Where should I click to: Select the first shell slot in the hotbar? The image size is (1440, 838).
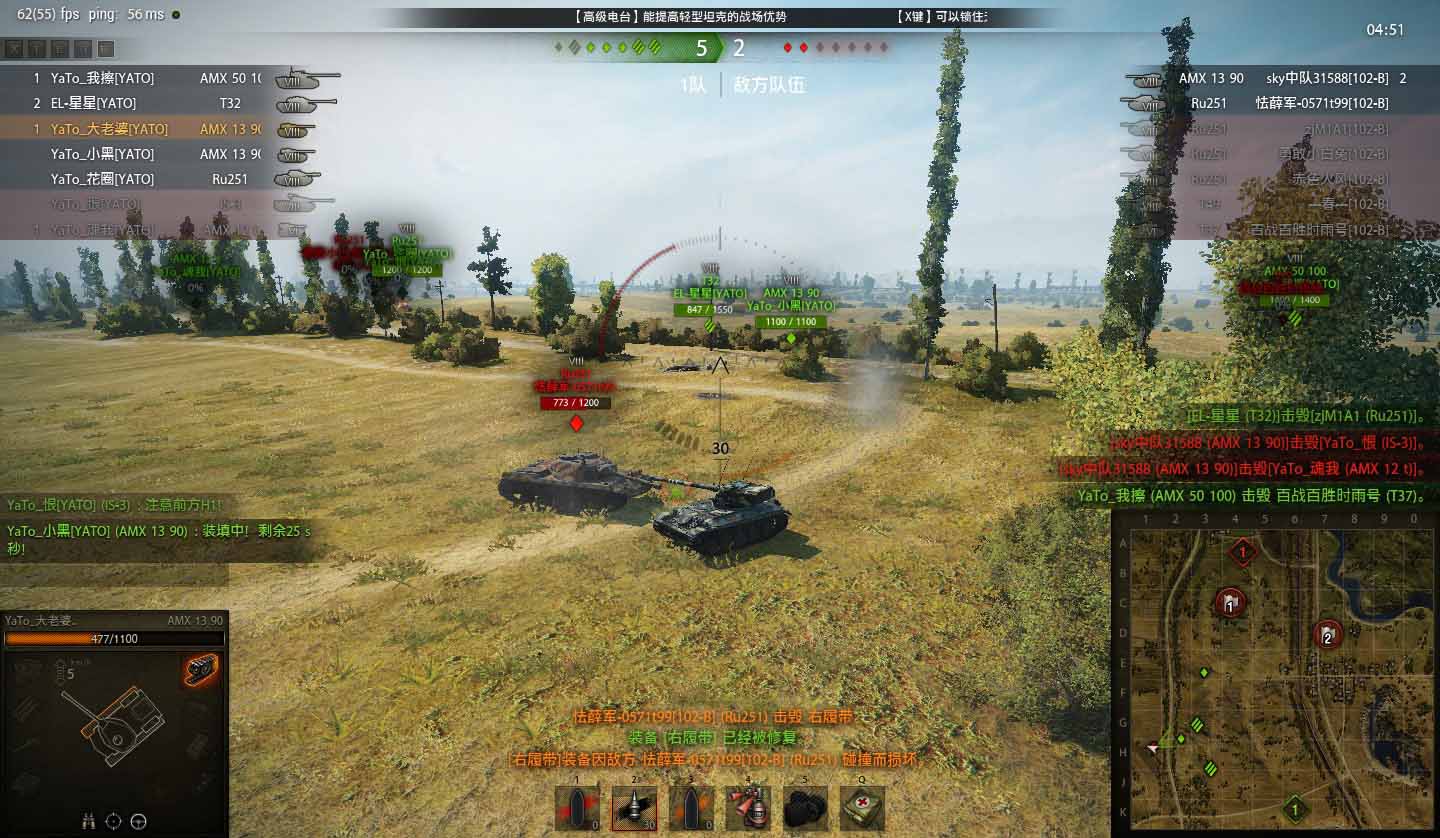pos(577,808)
